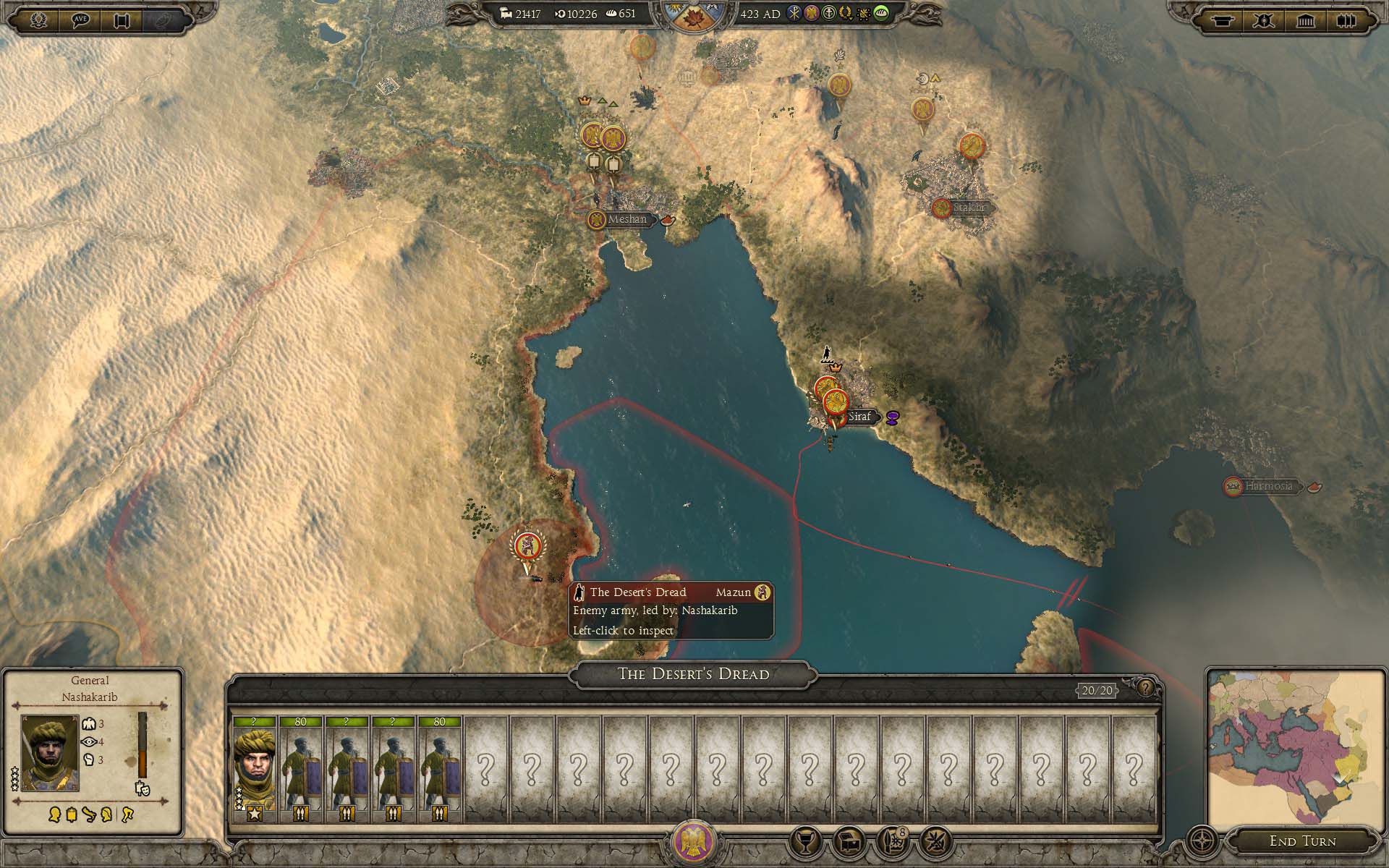Open the treasure chest button
The width and height of the screenshot is (1389, 868).
click(849, 841)
